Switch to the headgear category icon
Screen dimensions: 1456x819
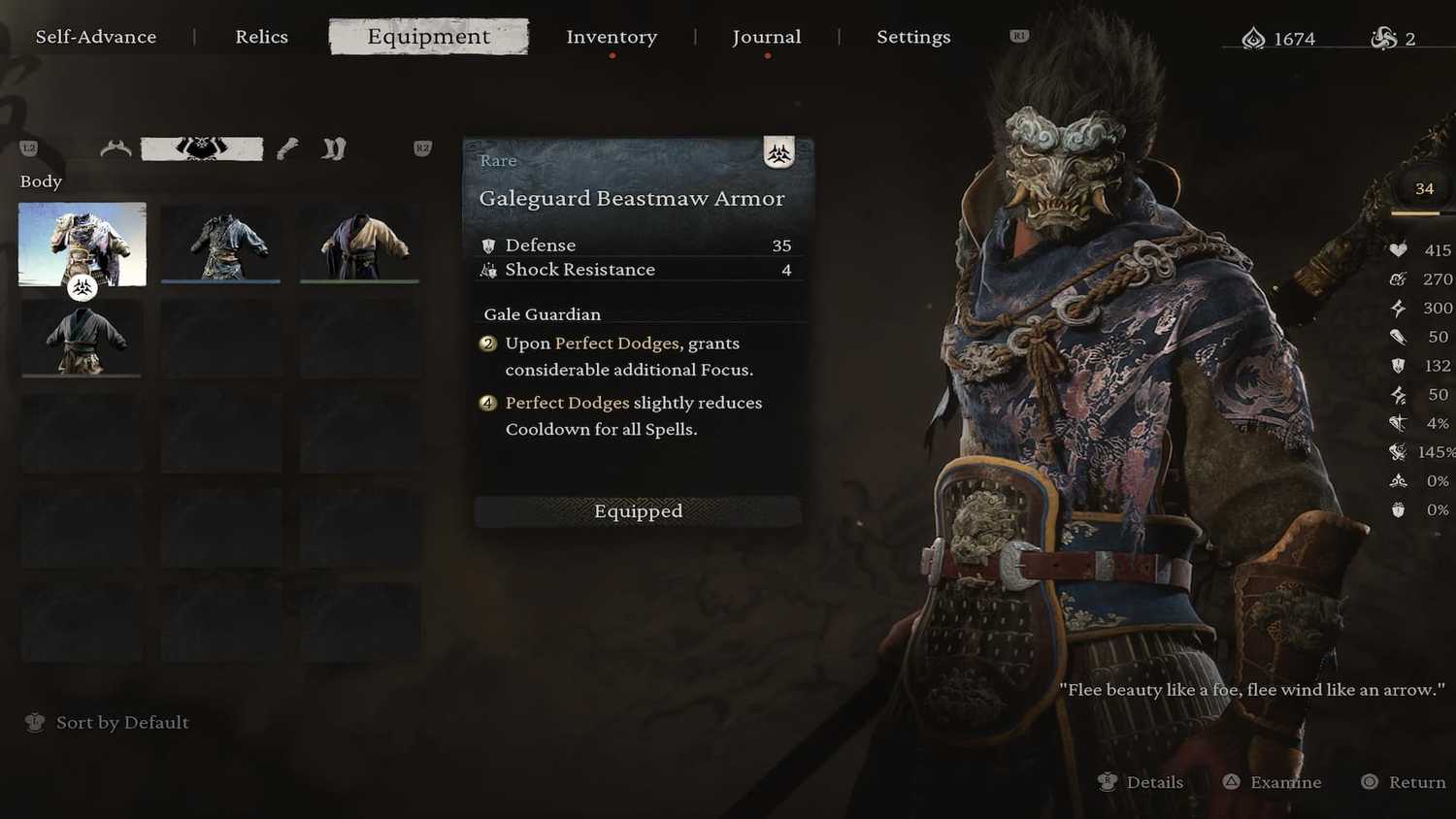116,148
